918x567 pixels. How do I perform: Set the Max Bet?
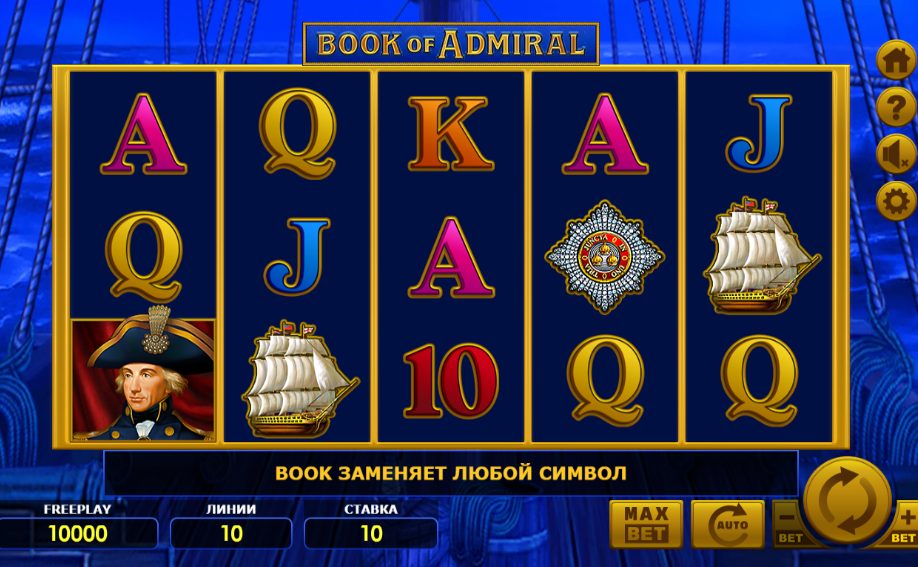tap(646, 524)
